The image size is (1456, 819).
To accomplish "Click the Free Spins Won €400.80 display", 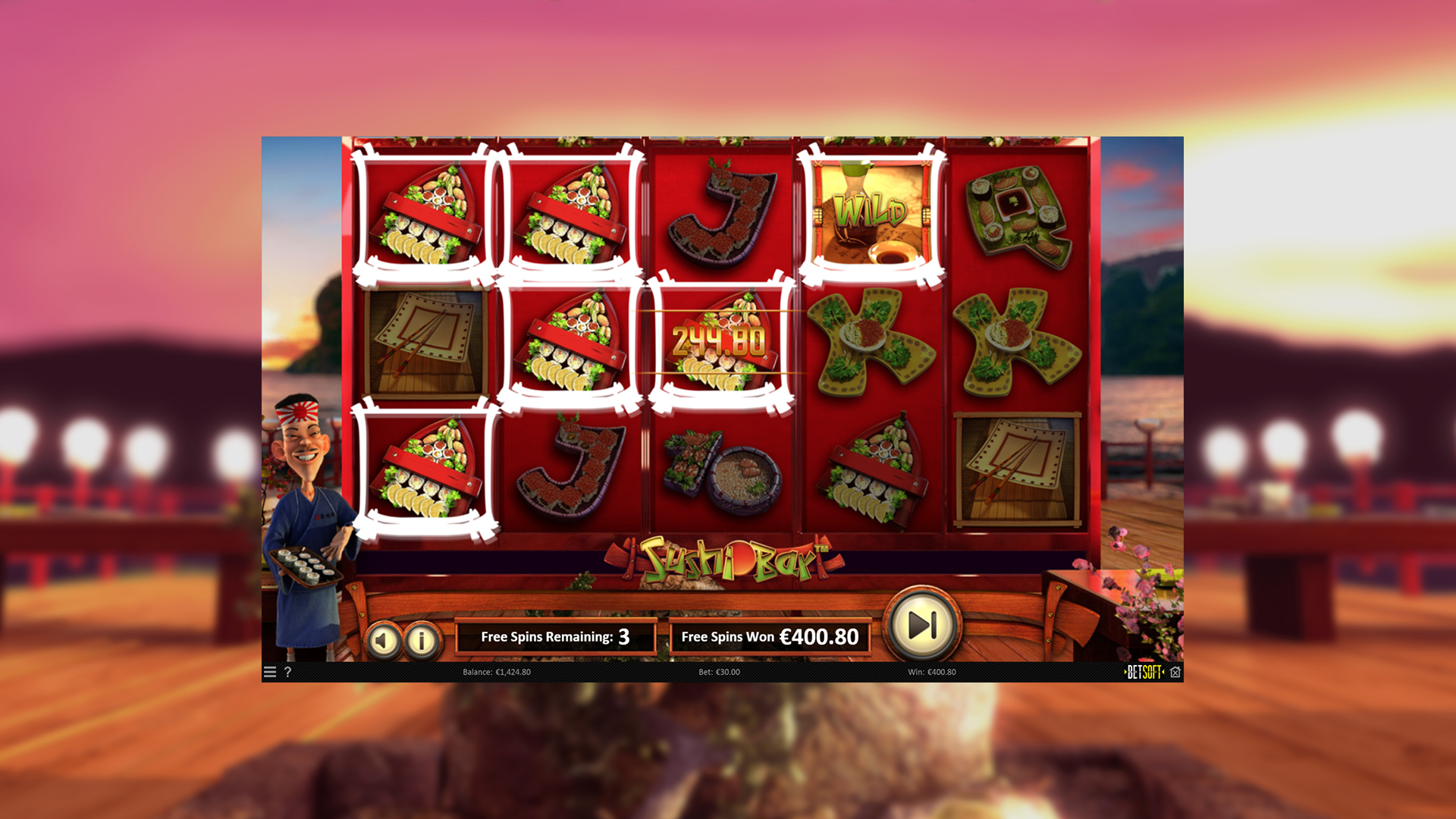I will coord(770,637).
